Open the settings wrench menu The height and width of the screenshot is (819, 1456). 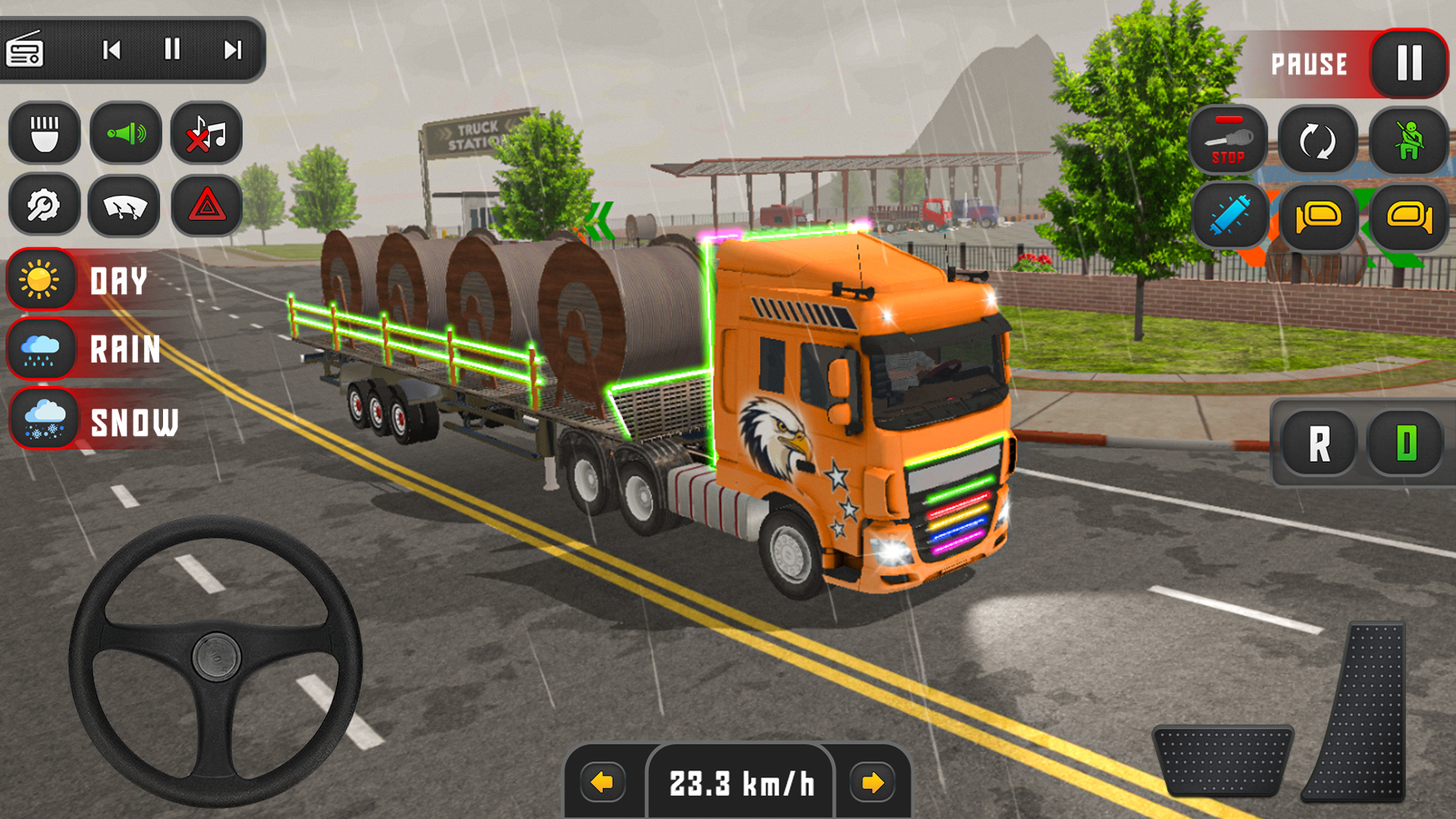[43, 206]
